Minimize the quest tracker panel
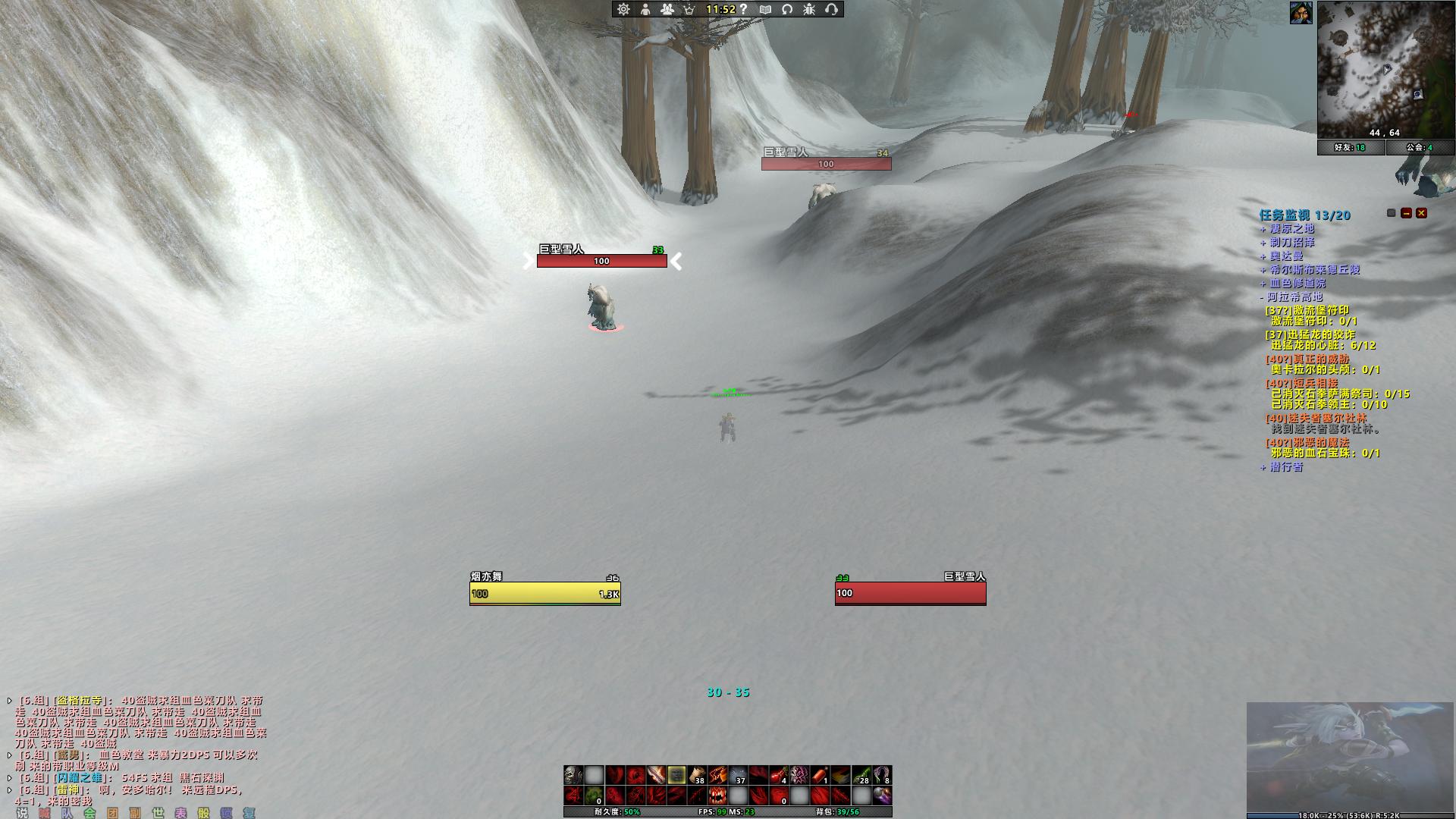Image resolution: width=1456 pixels, height=819 pixels. click(x=1407, y=214)
